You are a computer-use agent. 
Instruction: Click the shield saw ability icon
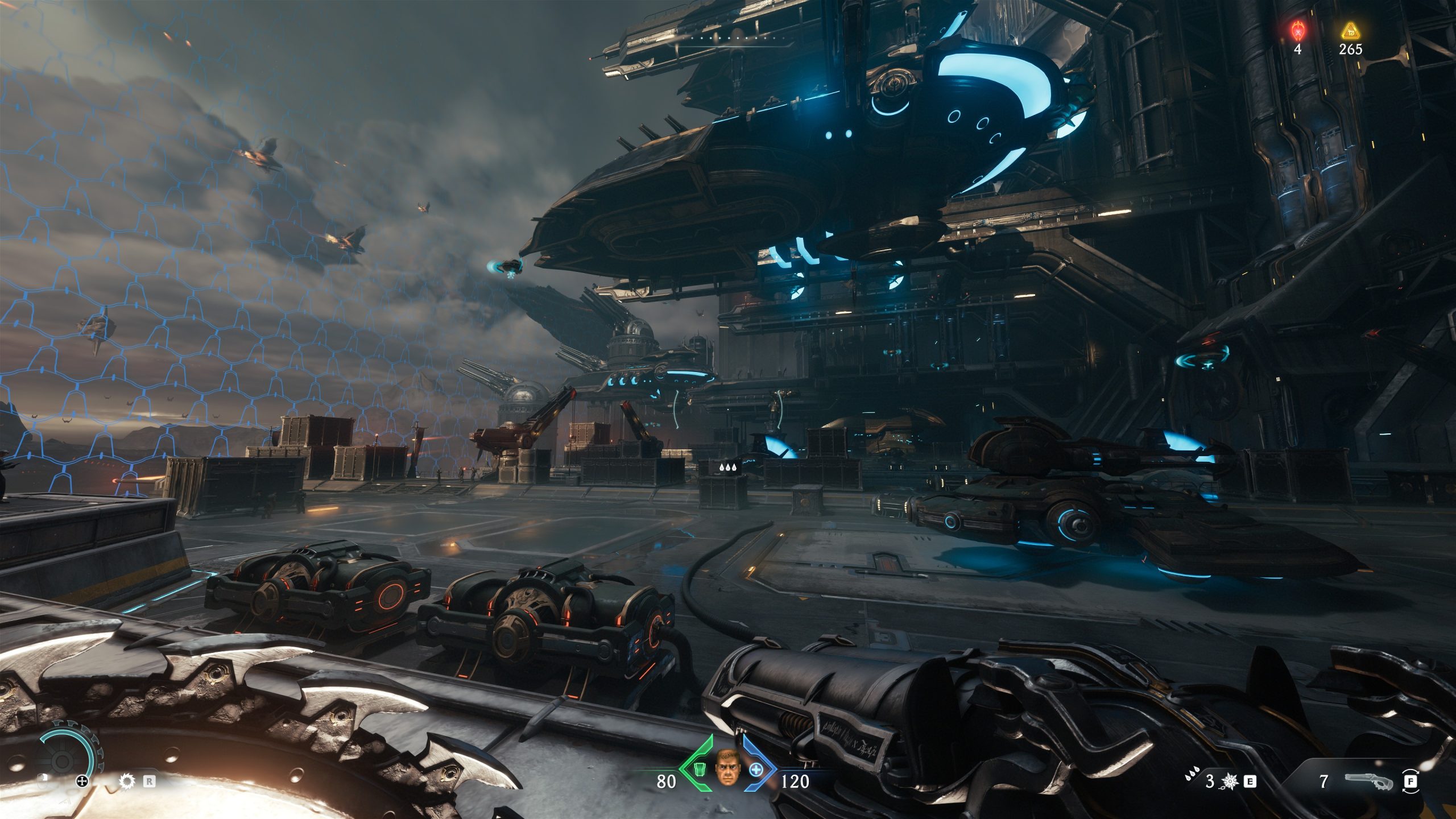coord(126,781)
